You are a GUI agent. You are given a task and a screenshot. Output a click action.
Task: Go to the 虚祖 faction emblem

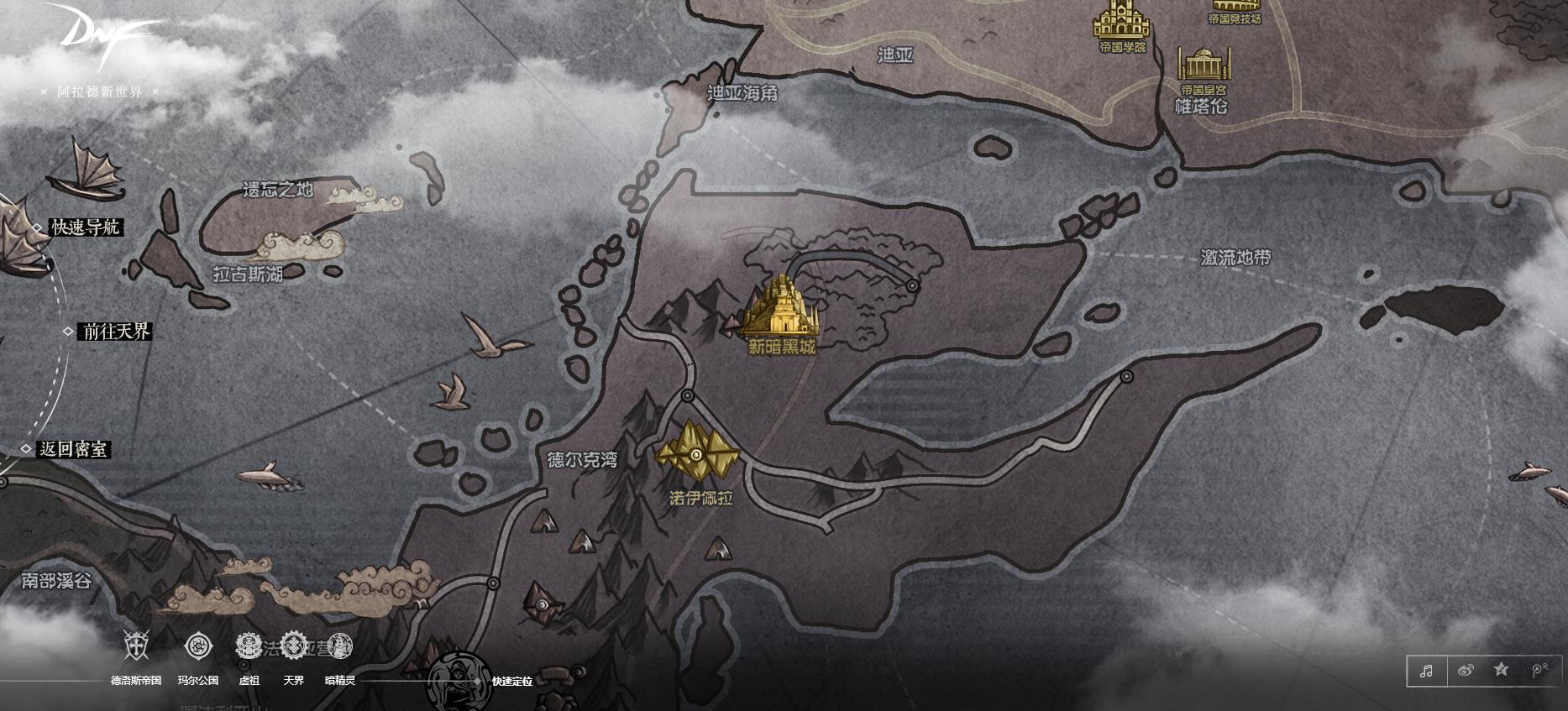pyautogui.click(x=249, y=646)
